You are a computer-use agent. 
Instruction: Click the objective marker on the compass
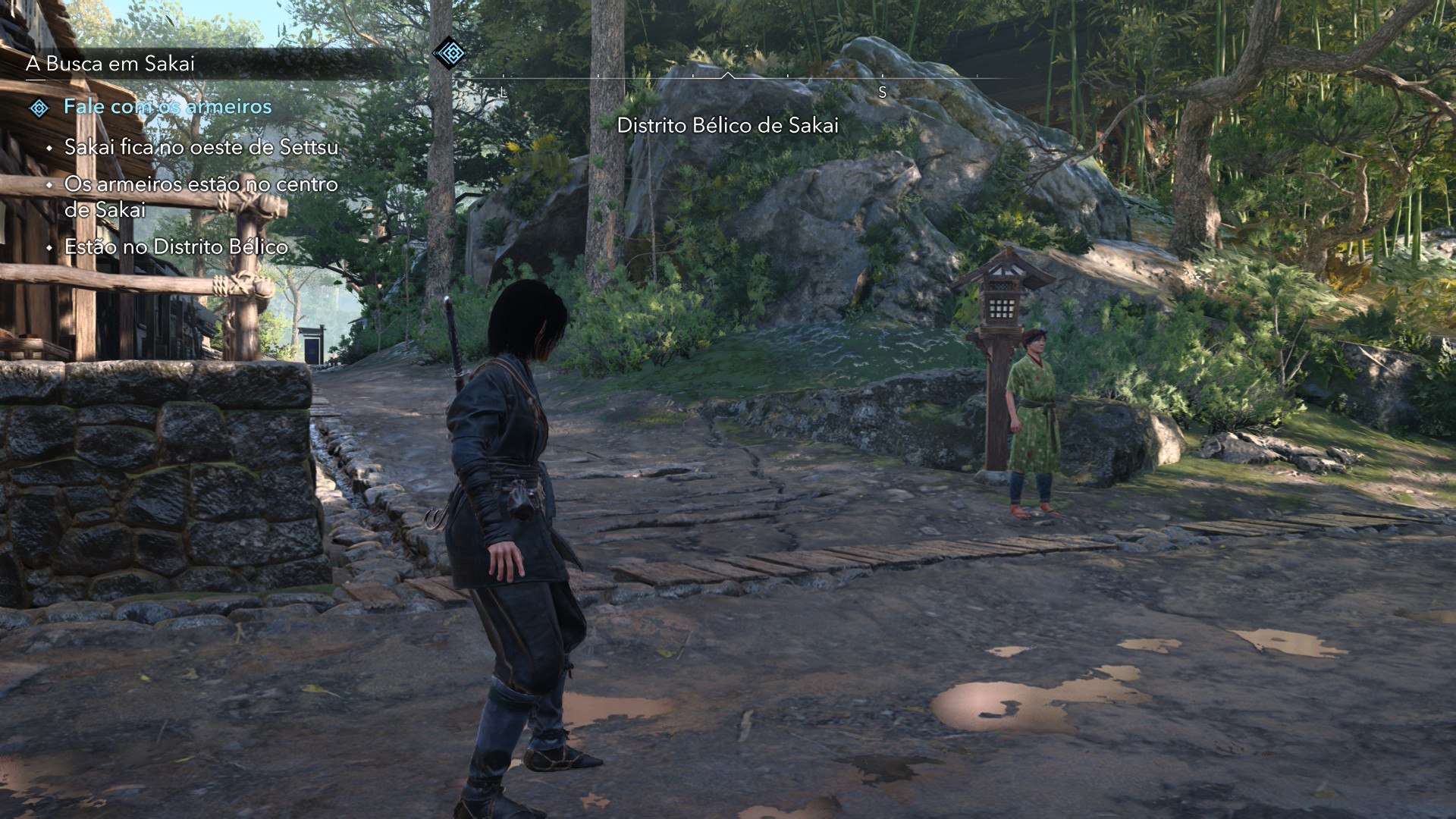click(x=450, y=53)
